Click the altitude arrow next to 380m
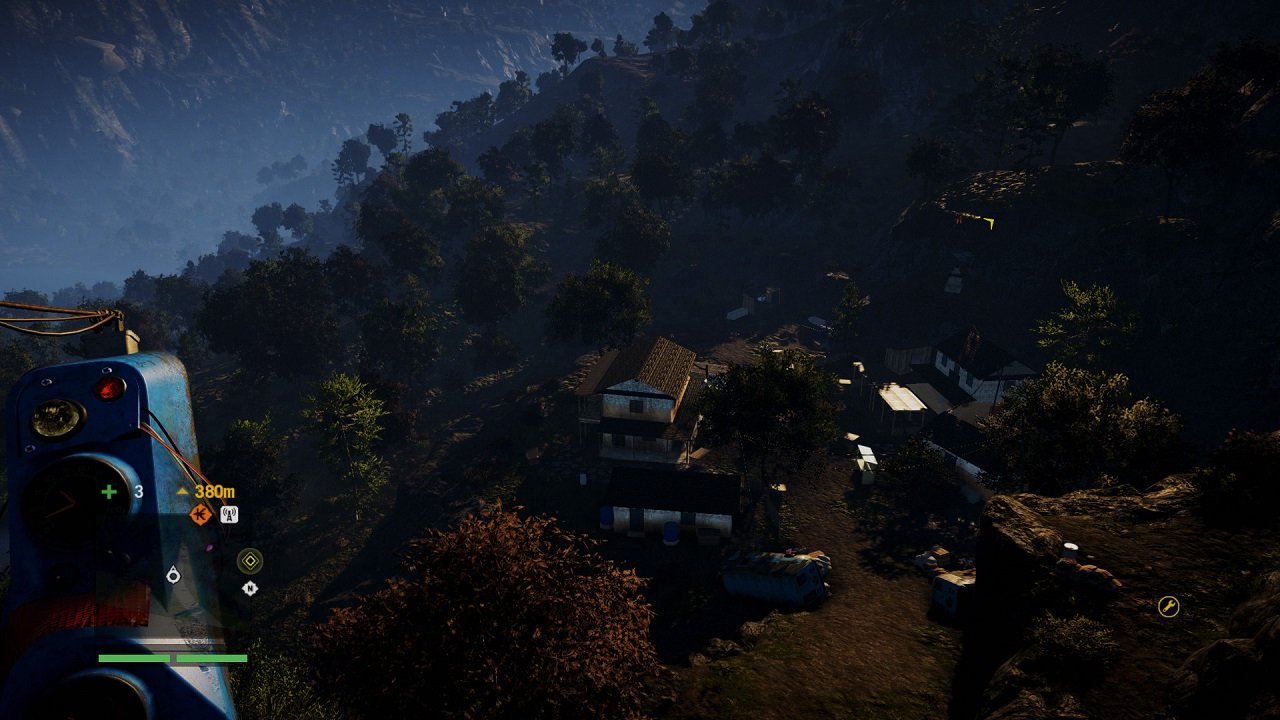Image resolution: width=1280 pixels, height=720 pixels. pyautogui.click(x=182, y=490)
